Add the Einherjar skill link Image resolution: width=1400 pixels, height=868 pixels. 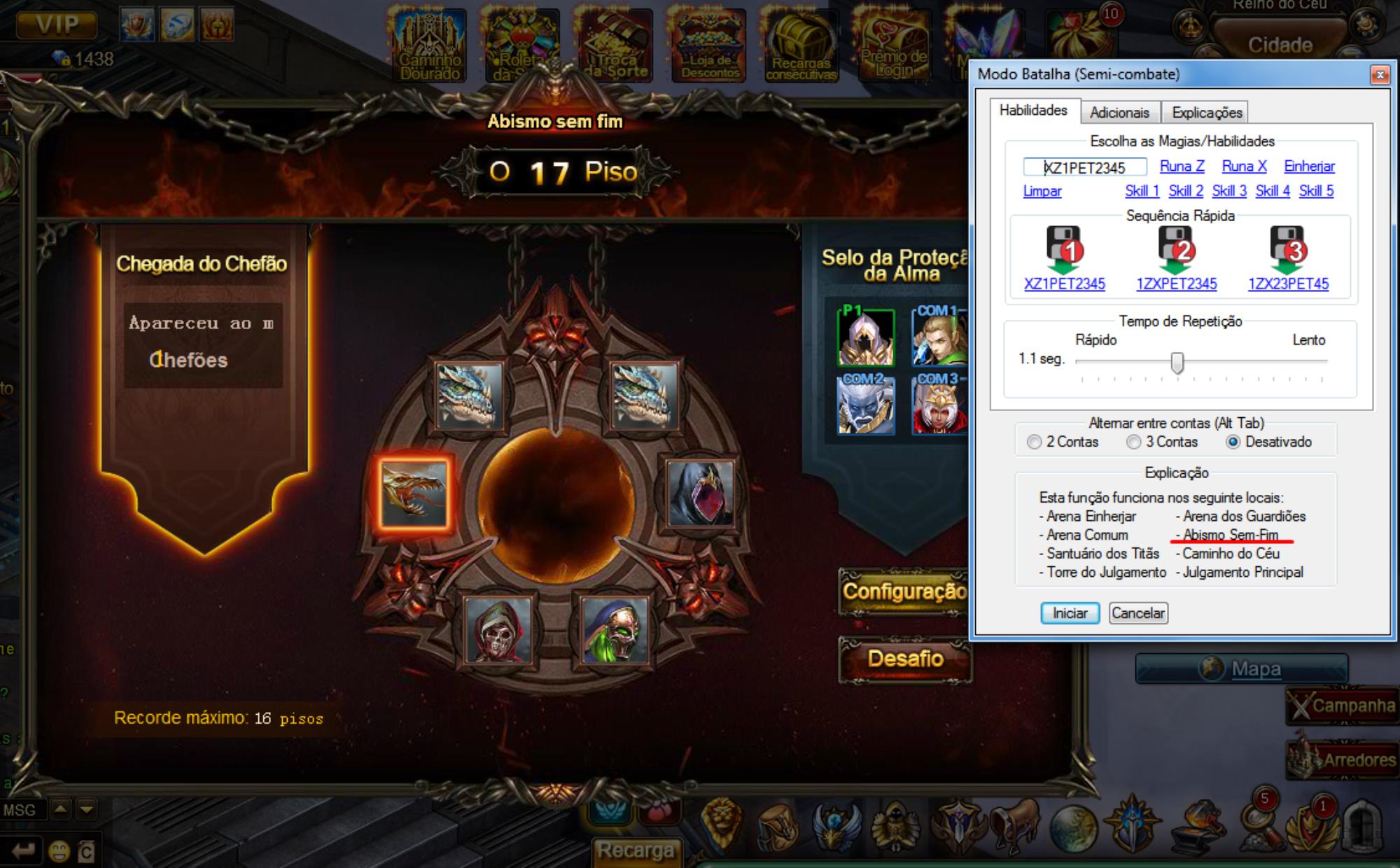tap(1309, 167)
